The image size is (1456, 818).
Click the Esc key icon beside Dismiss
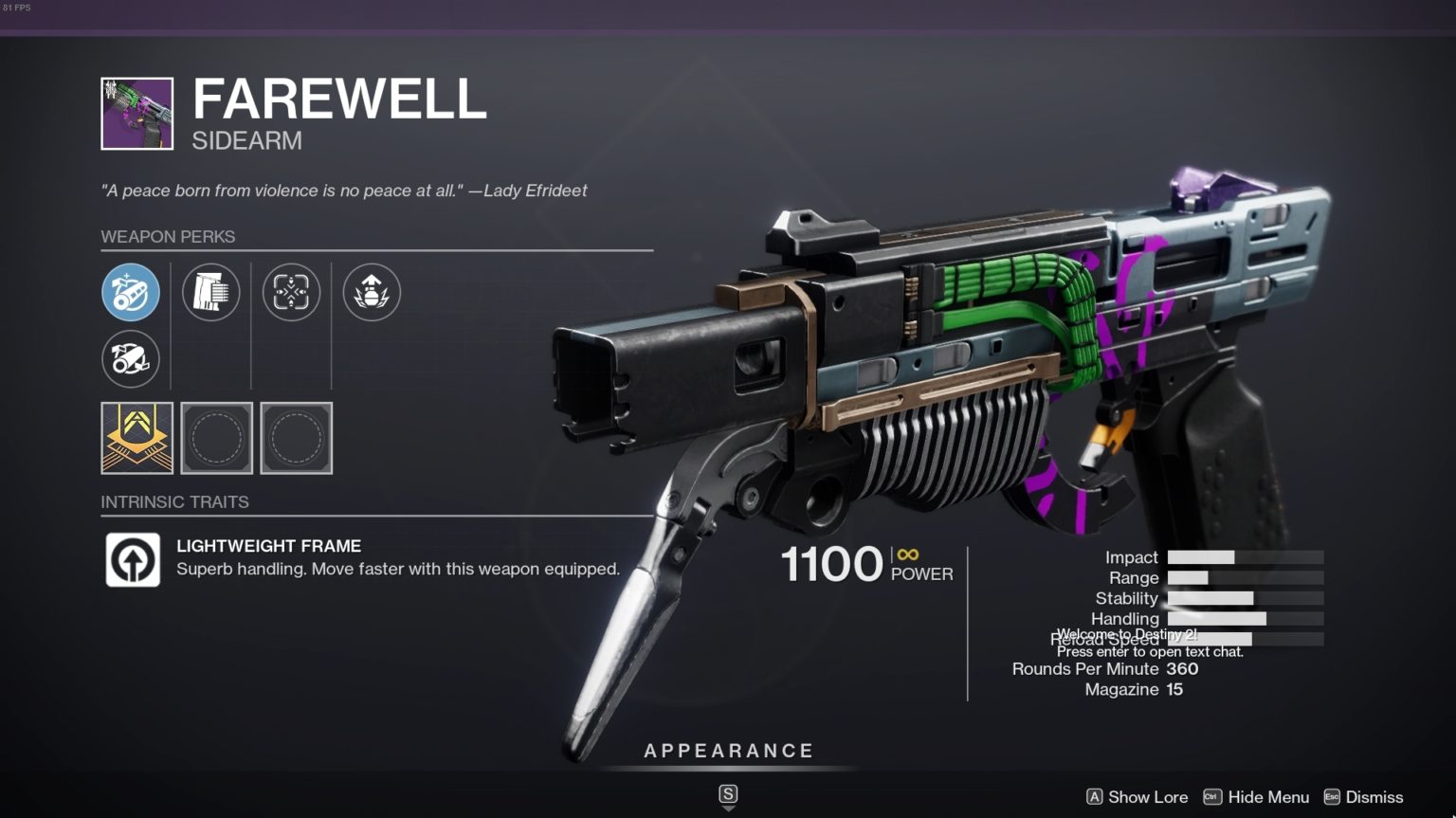pyautogui.click(x=1333, y=797)
